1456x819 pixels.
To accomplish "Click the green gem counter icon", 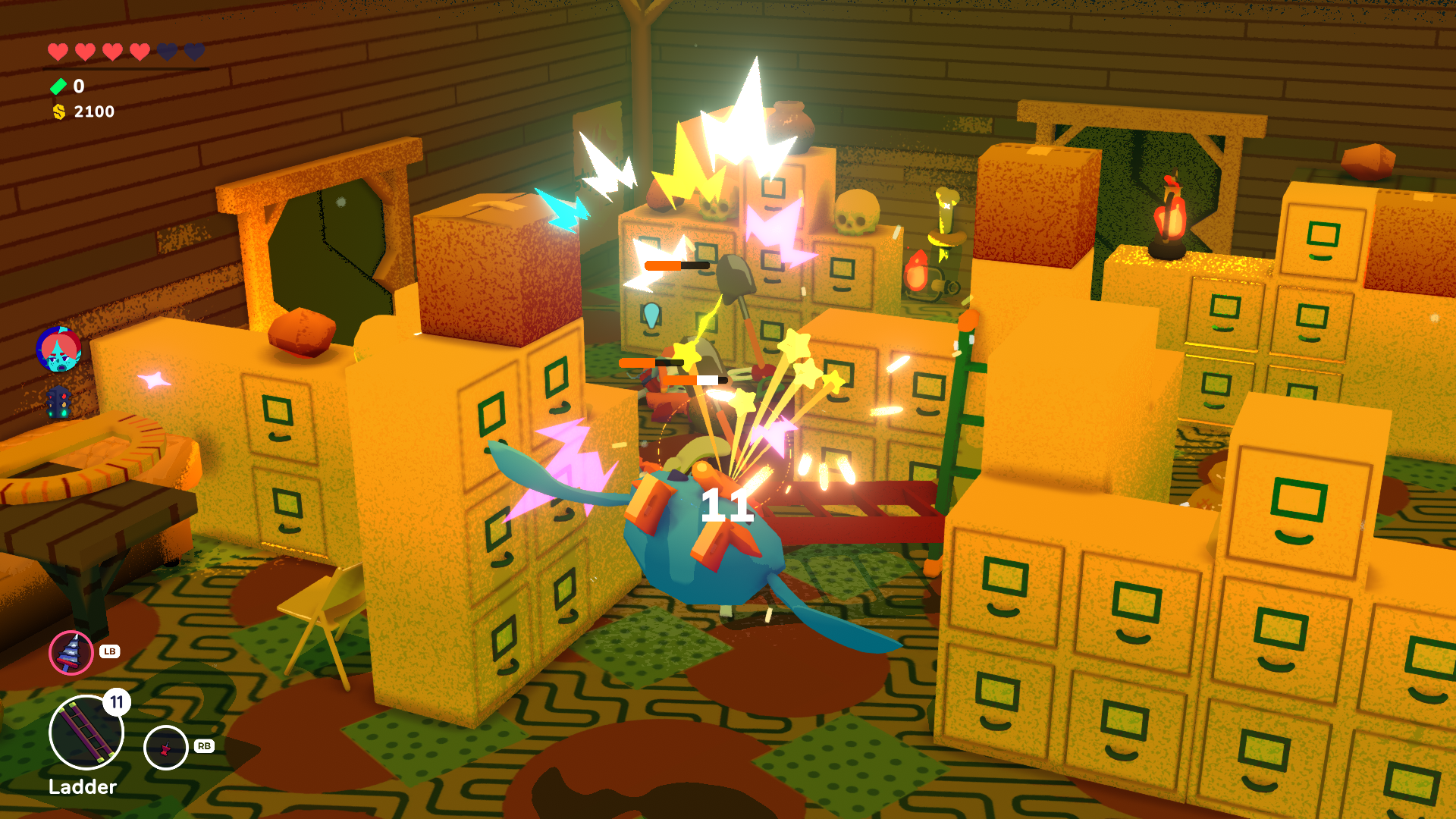I will point(57,86).
